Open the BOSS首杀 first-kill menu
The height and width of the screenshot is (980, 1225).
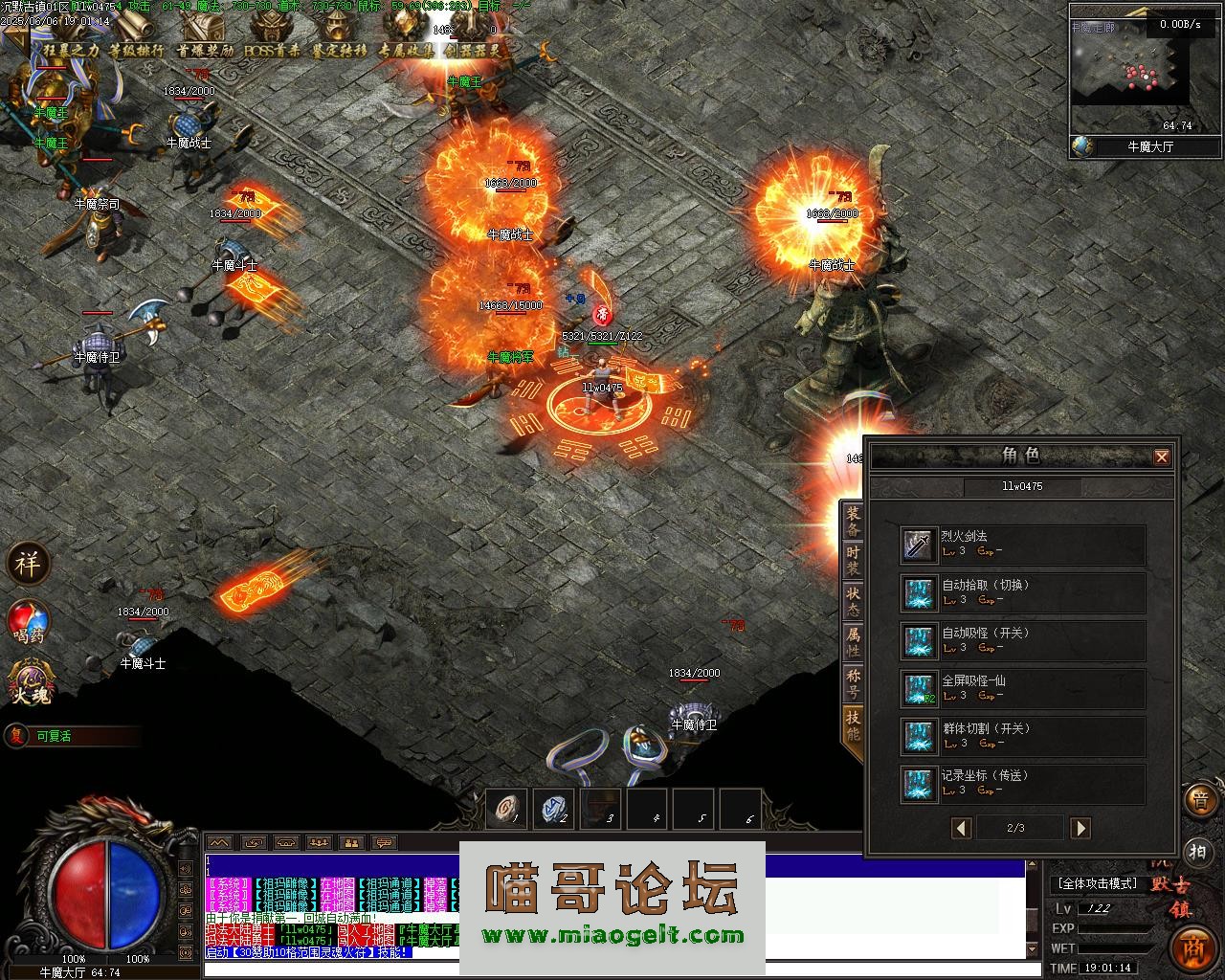[x=272, y=50]
